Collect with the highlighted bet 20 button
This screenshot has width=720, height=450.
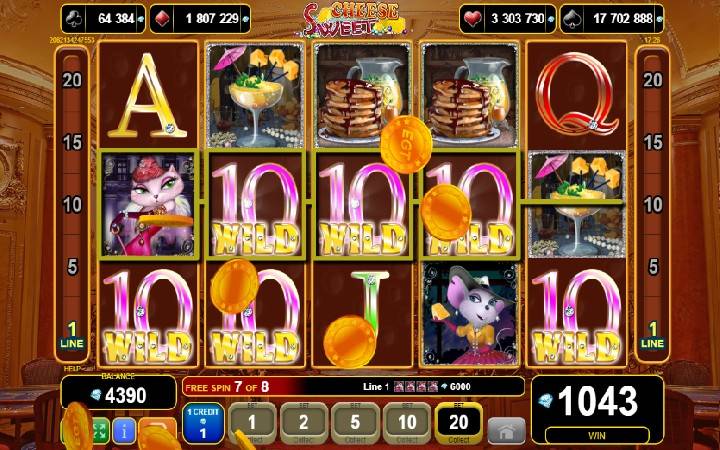[x=458, y=424]
